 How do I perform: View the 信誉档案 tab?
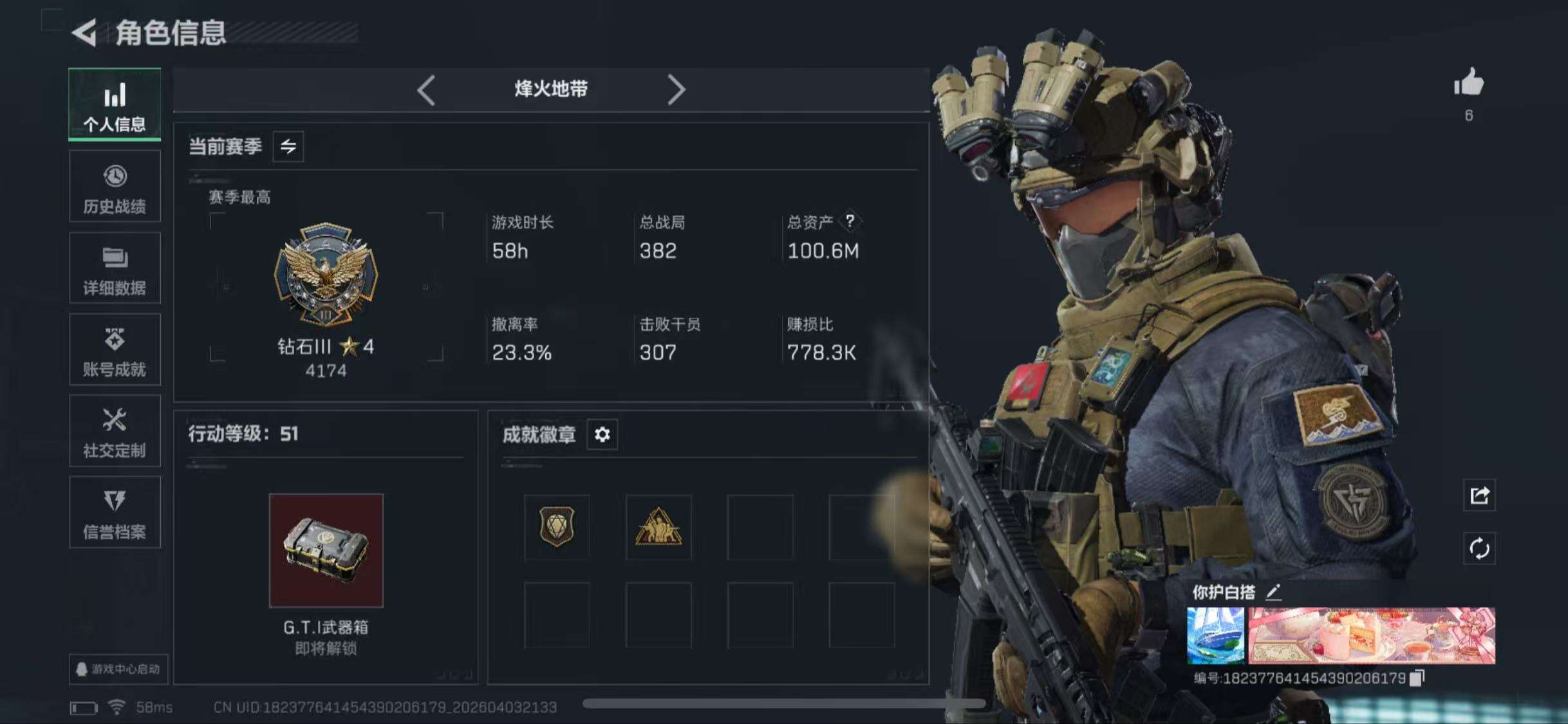[x=115, y=513]
